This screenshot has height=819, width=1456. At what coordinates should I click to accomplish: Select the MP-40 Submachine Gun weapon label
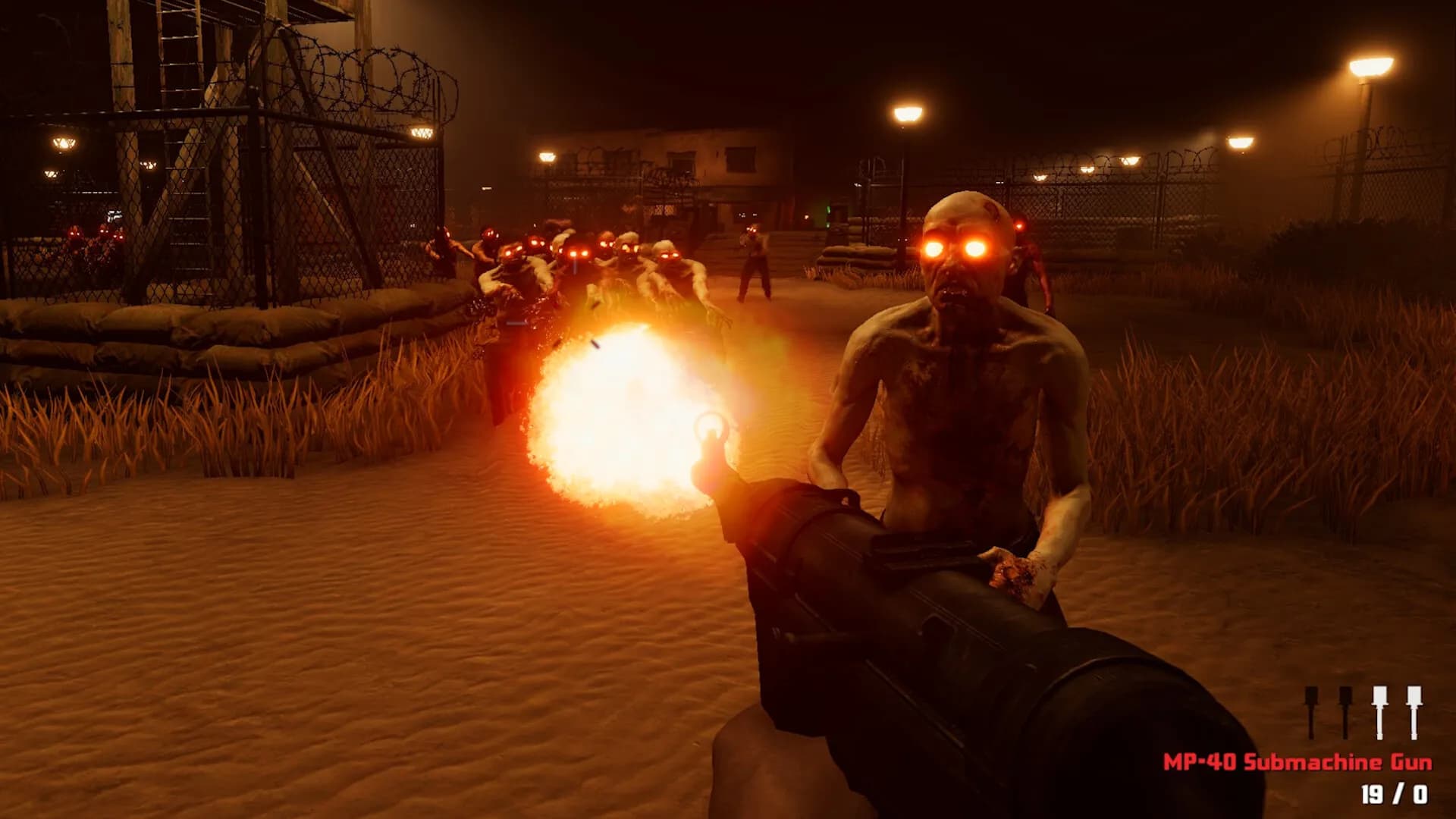(1298, 762)
